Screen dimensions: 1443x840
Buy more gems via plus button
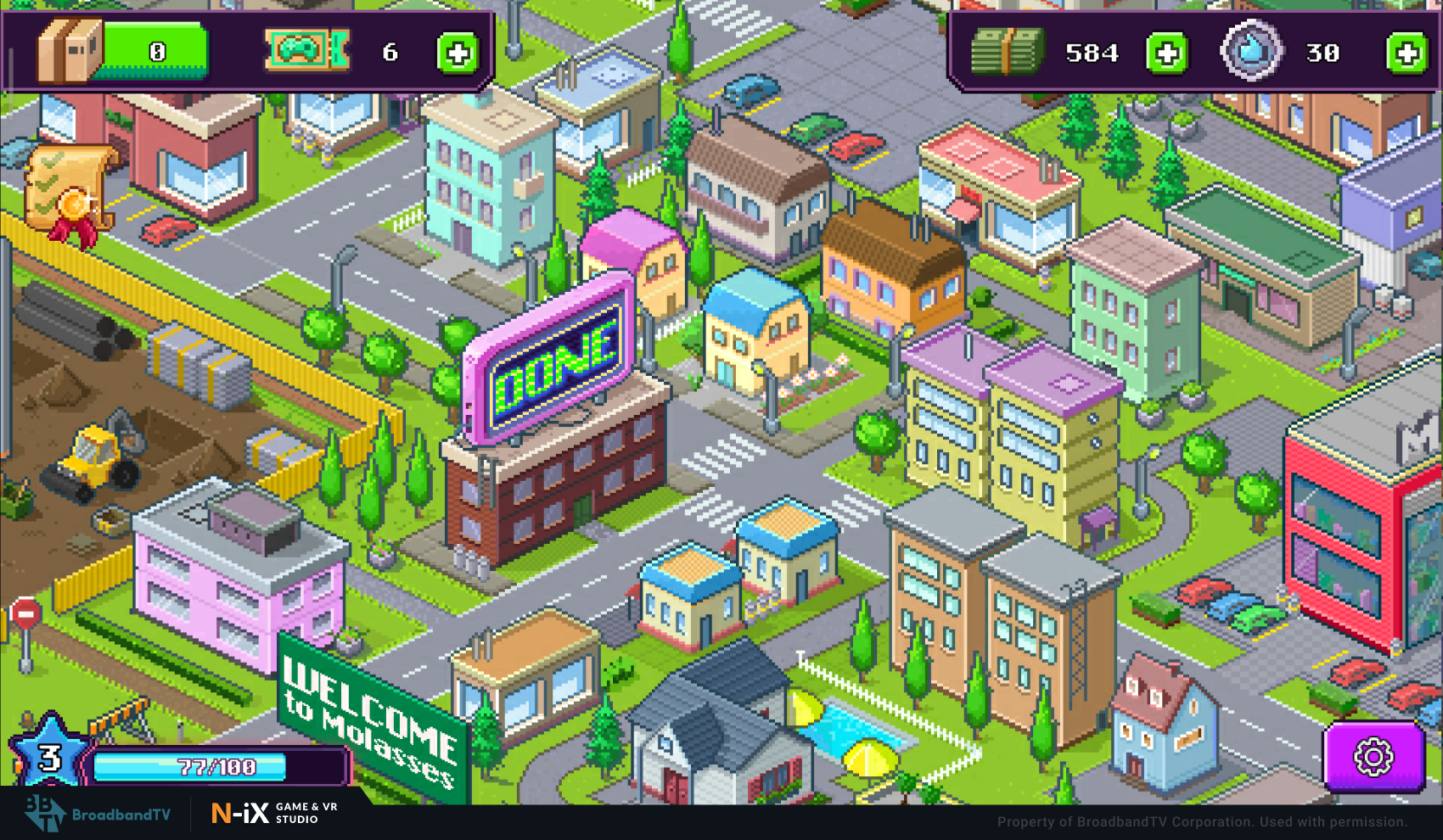pyautogui.click(x=1407, y=53)
